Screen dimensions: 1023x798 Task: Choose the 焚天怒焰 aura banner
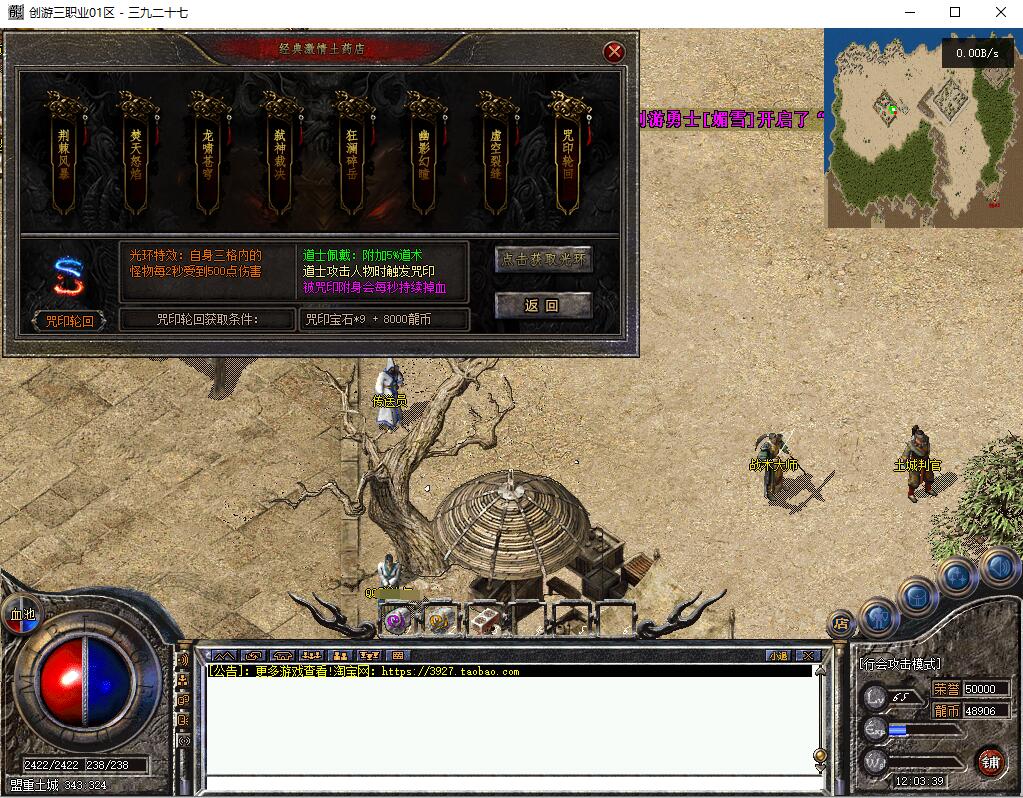(x=136, y=155)
